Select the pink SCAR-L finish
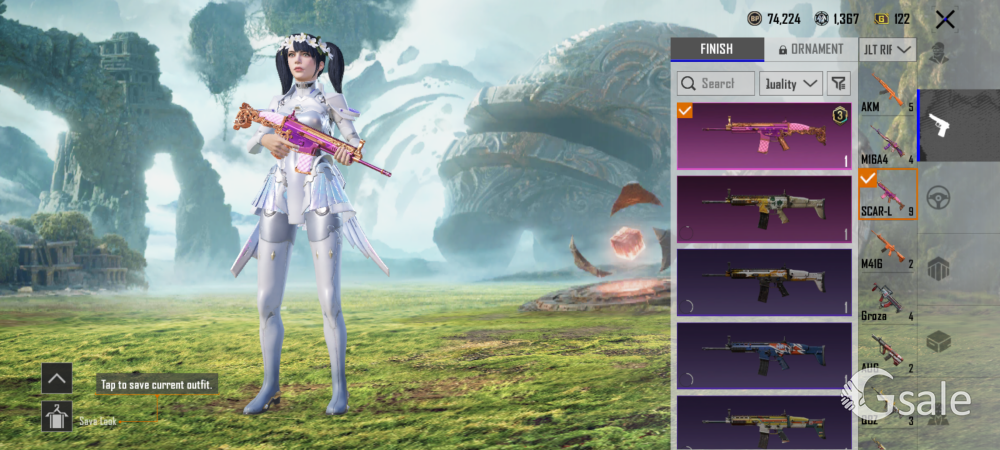Screen dimensions: 1000x450 [x=764, y=136]
